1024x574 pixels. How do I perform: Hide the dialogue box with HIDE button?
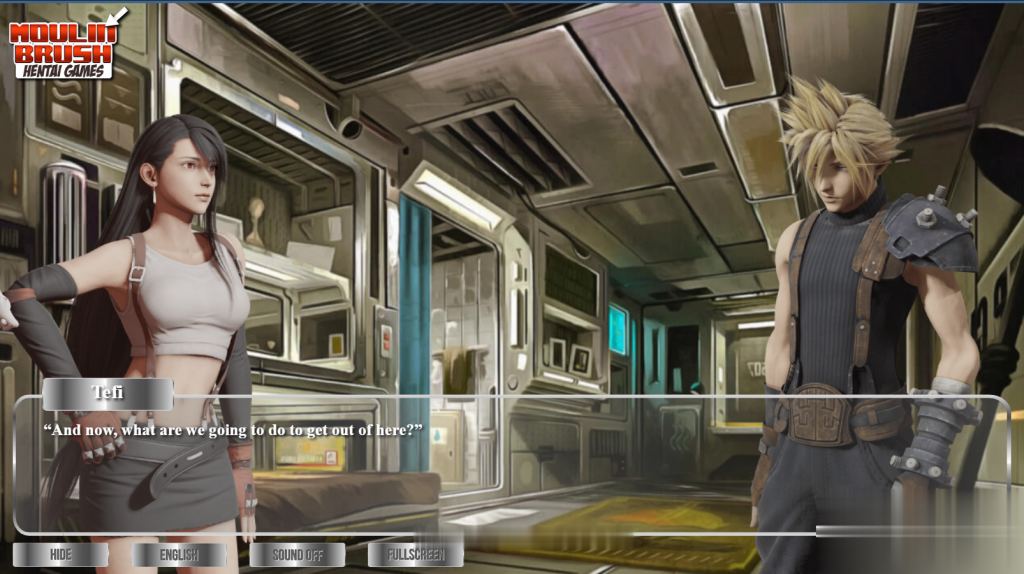60,555
